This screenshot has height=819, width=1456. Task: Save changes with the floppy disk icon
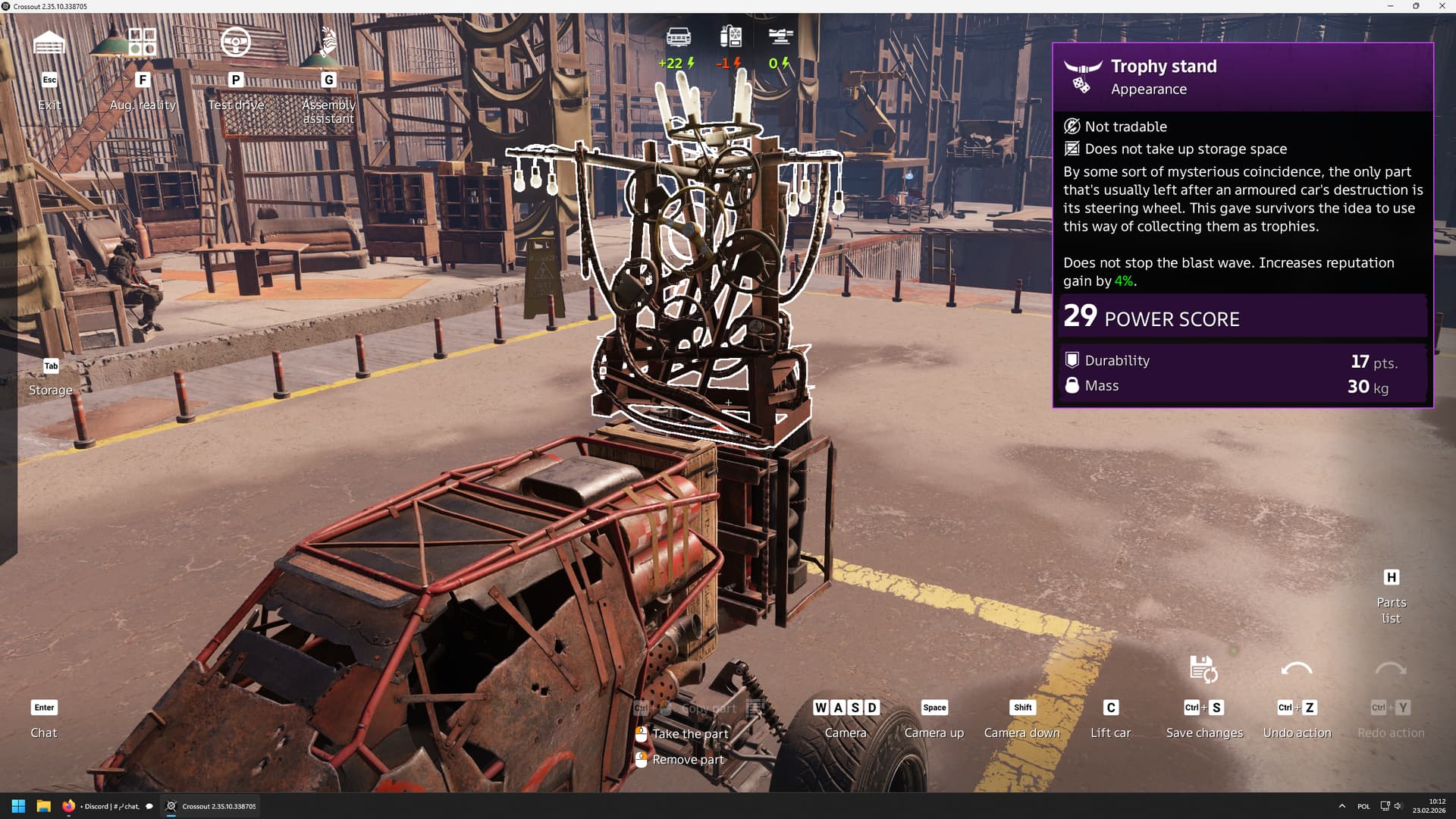[1203, 670]
